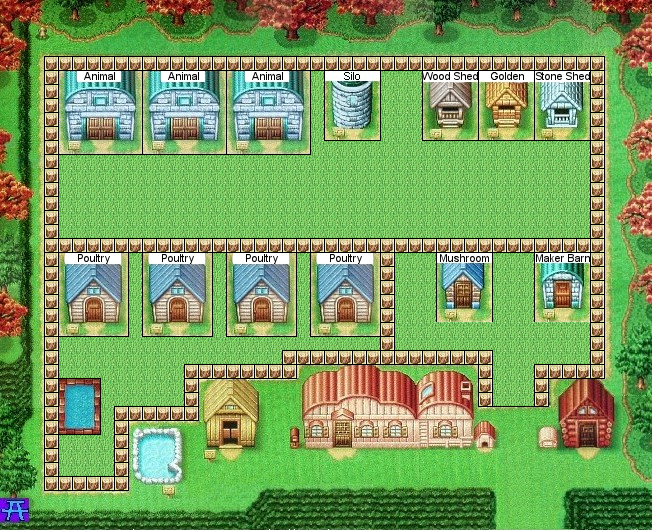Select the Golden shed building tile
Image resolution: width=652 pixels, height=530 pixels.
tap(507, 105)
